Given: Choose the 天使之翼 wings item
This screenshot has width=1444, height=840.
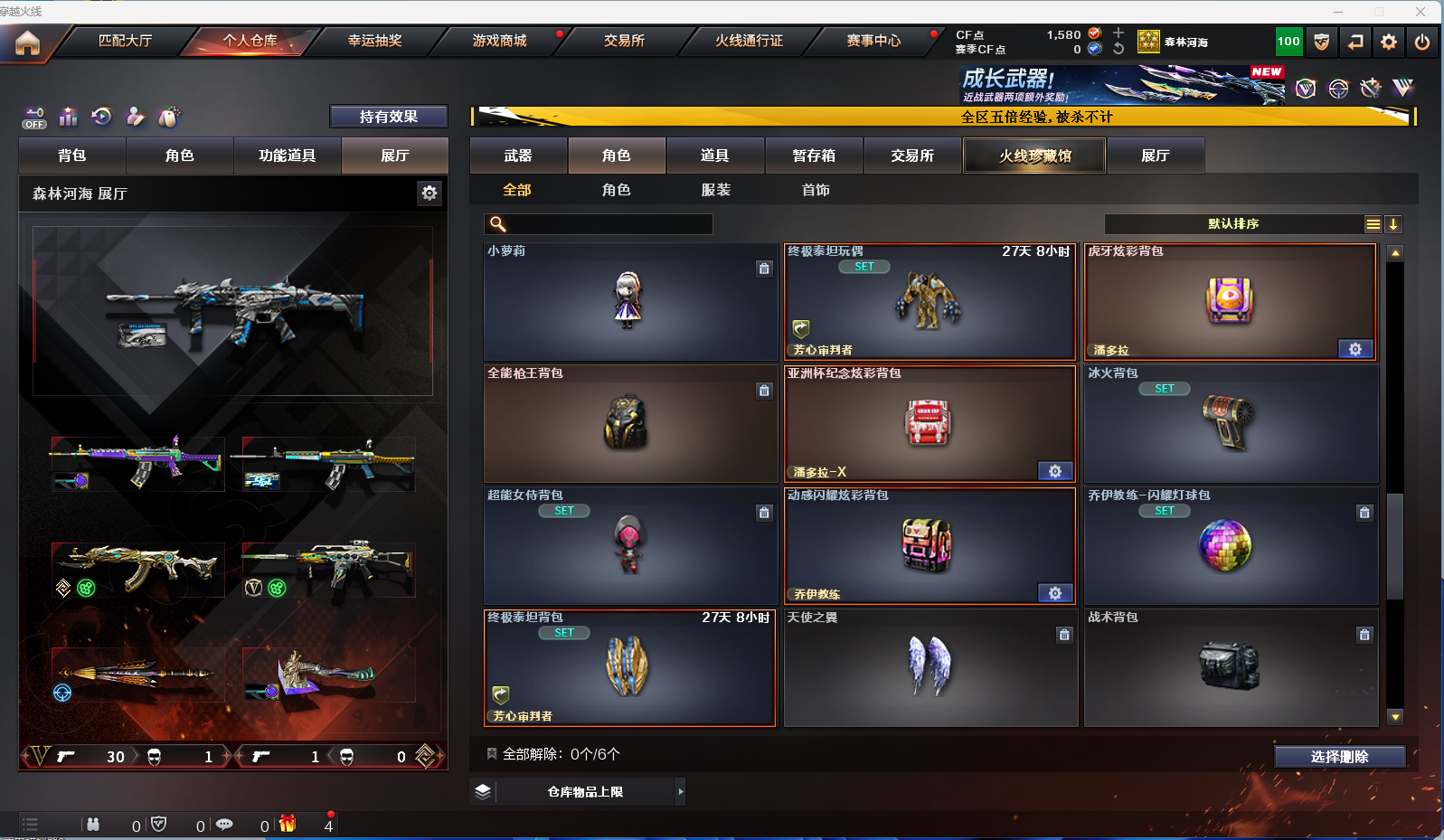Looking at the screenshot, I should click(x=930, y=667).
